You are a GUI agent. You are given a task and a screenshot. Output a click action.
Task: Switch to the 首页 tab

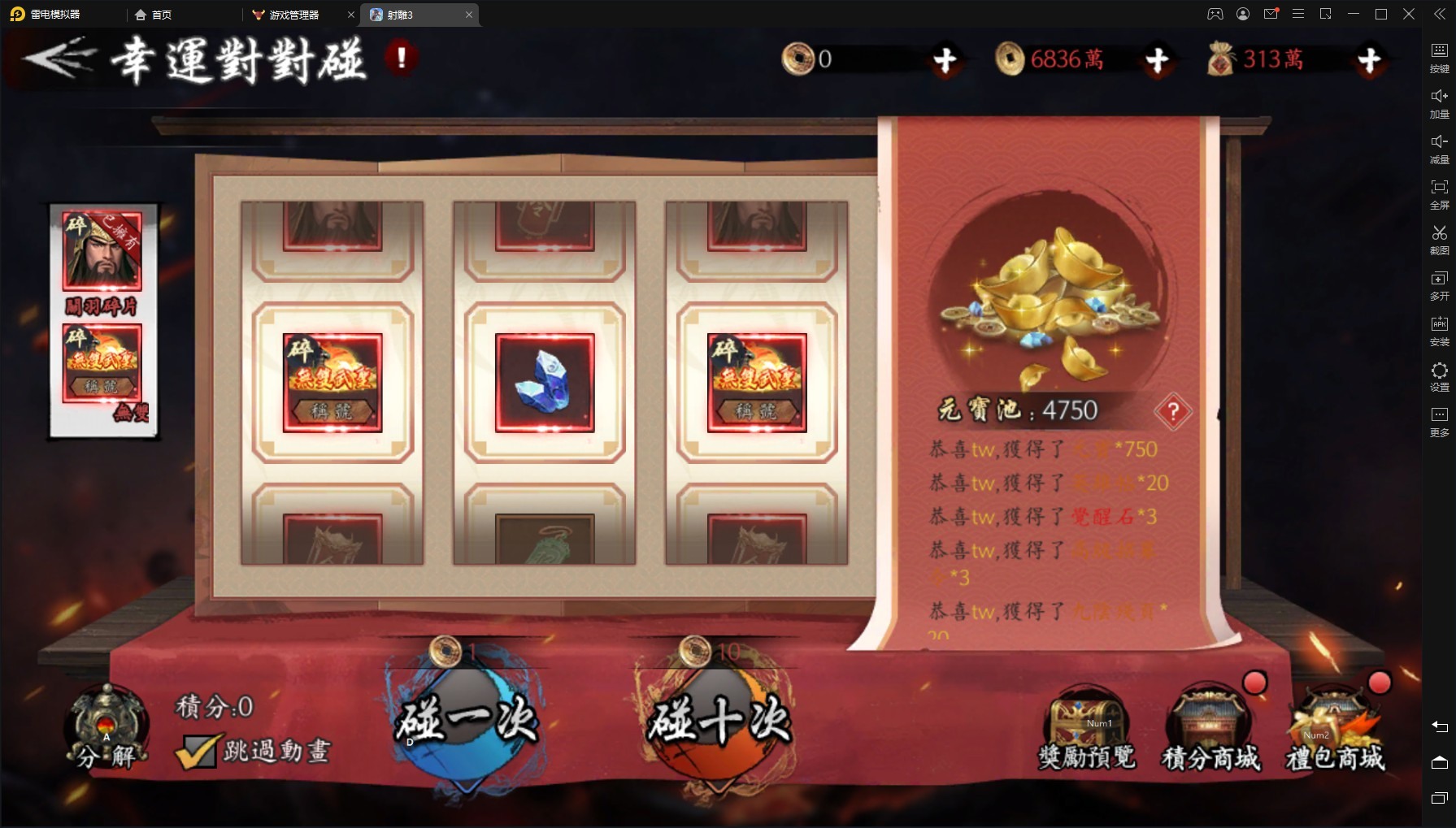[151, 15]
